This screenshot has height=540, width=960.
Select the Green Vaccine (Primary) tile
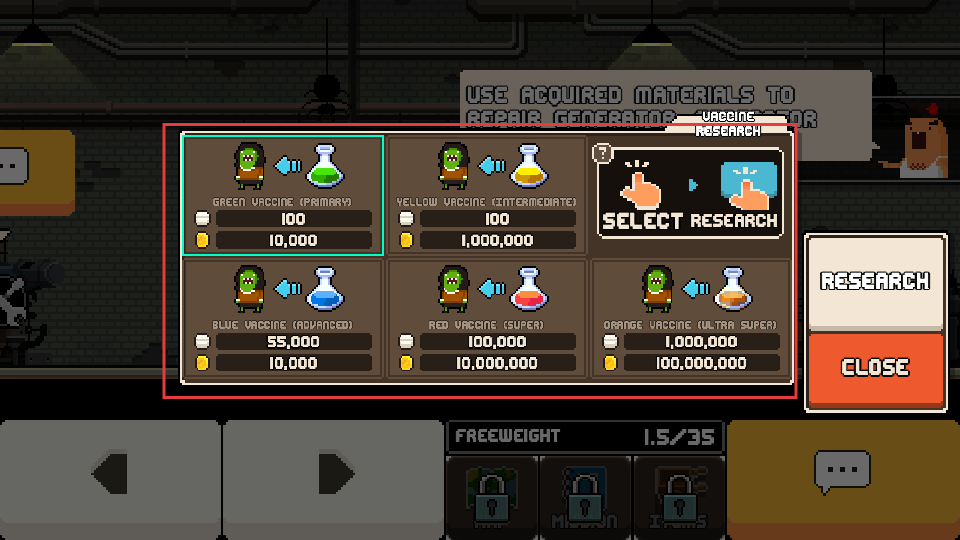[282, 194]
